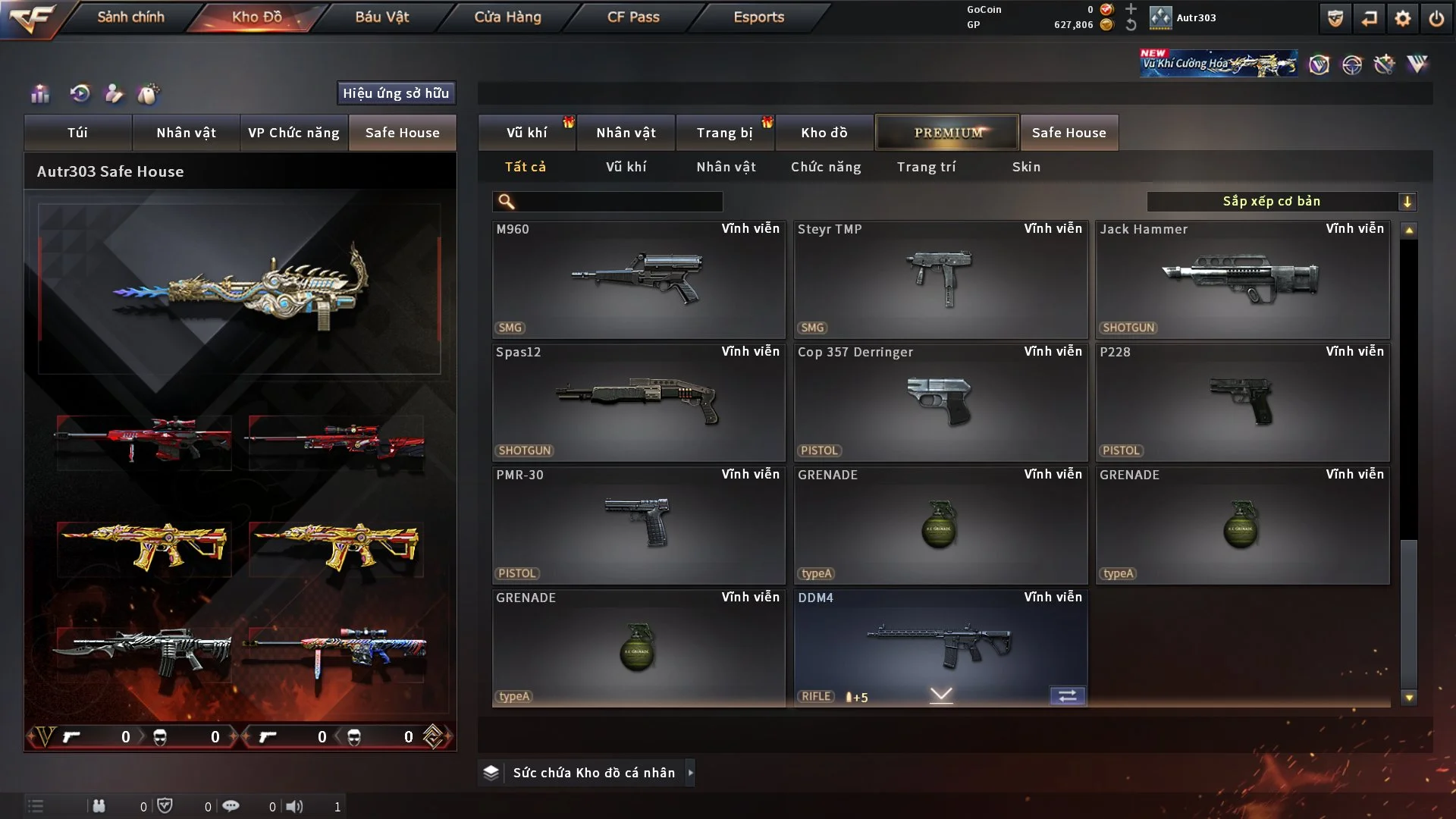Choose the Jack Hammer shotgun
Viewport: 1456px width, 819px height.
pyautogui.click(x=1241, y=279)
